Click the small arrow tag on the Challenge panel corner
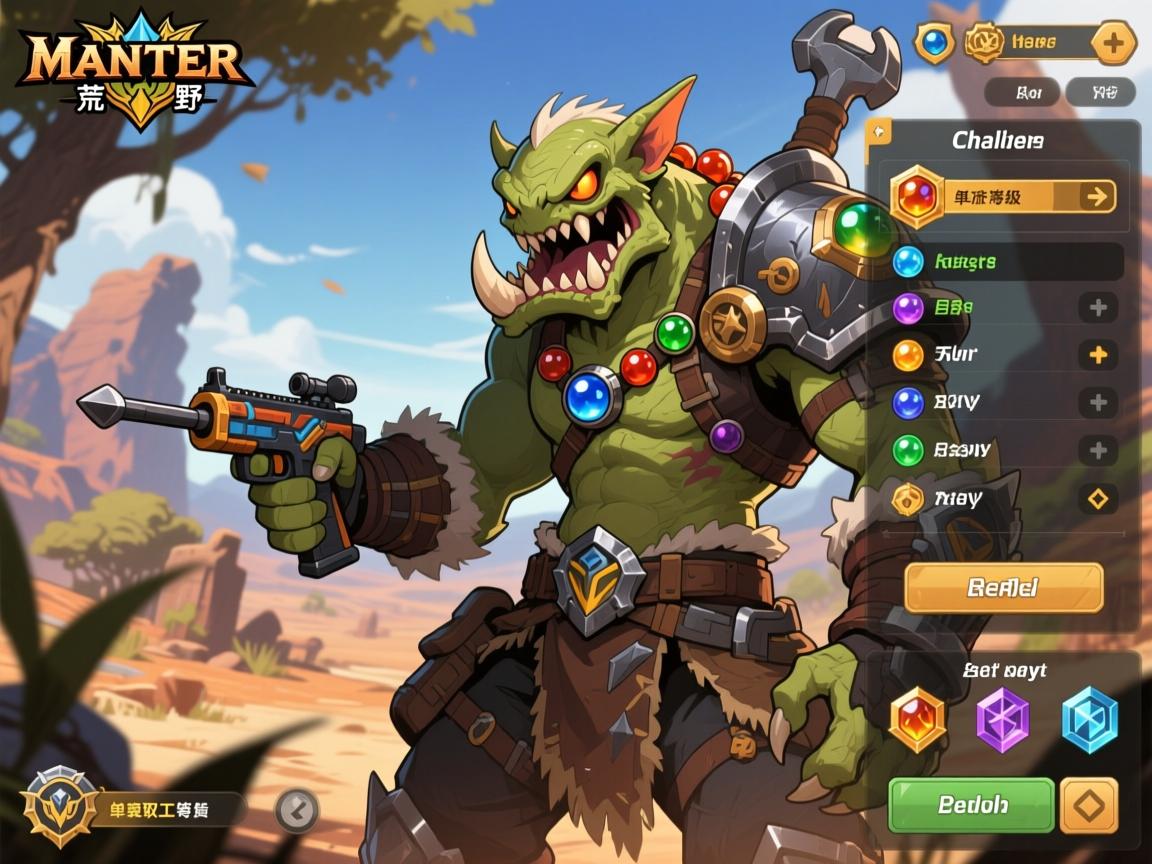This screenshot has height=864, width=1152. [879, 131]
